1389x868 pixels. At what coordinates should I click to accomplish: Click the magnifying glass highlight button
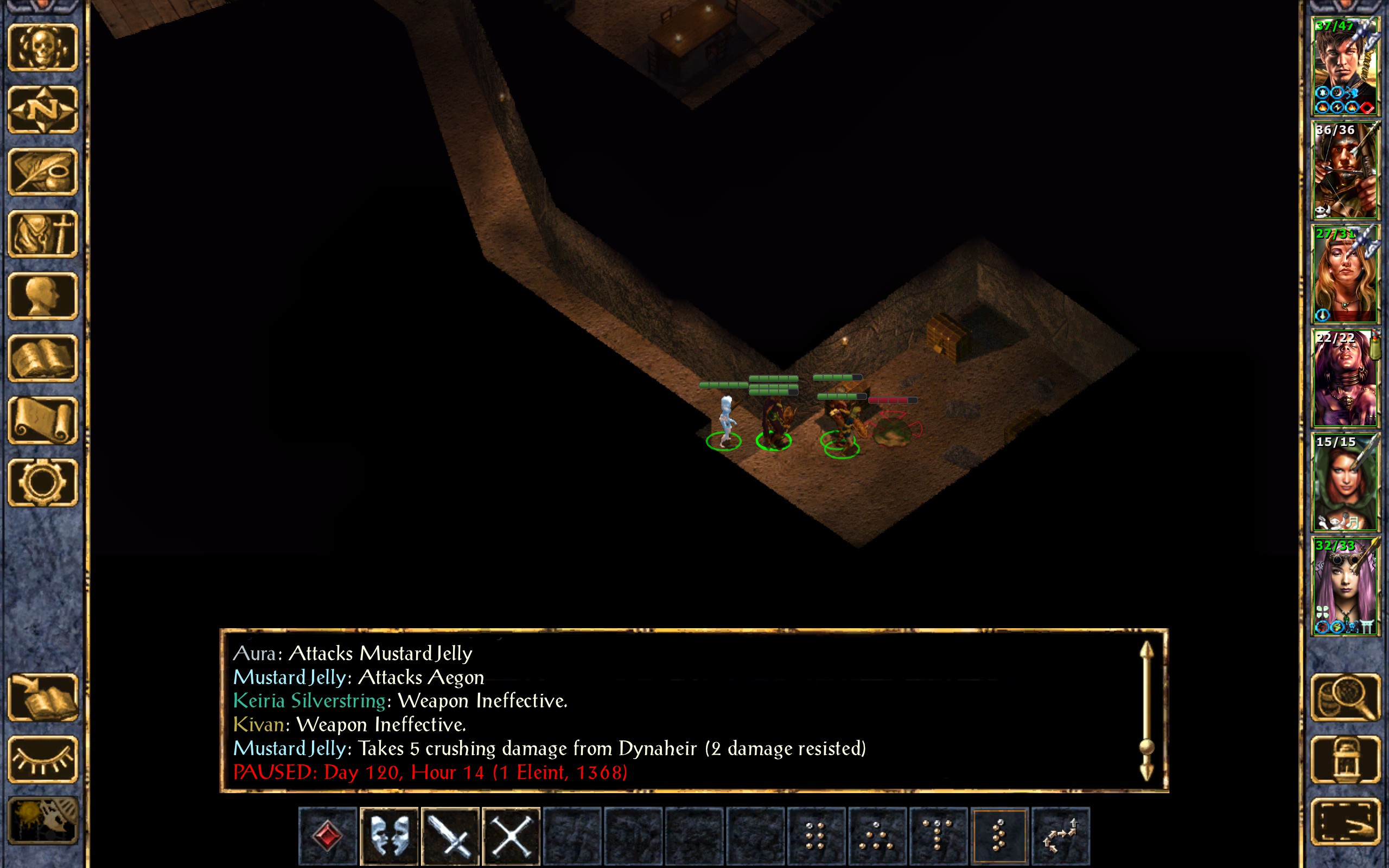pos(1345,698)
